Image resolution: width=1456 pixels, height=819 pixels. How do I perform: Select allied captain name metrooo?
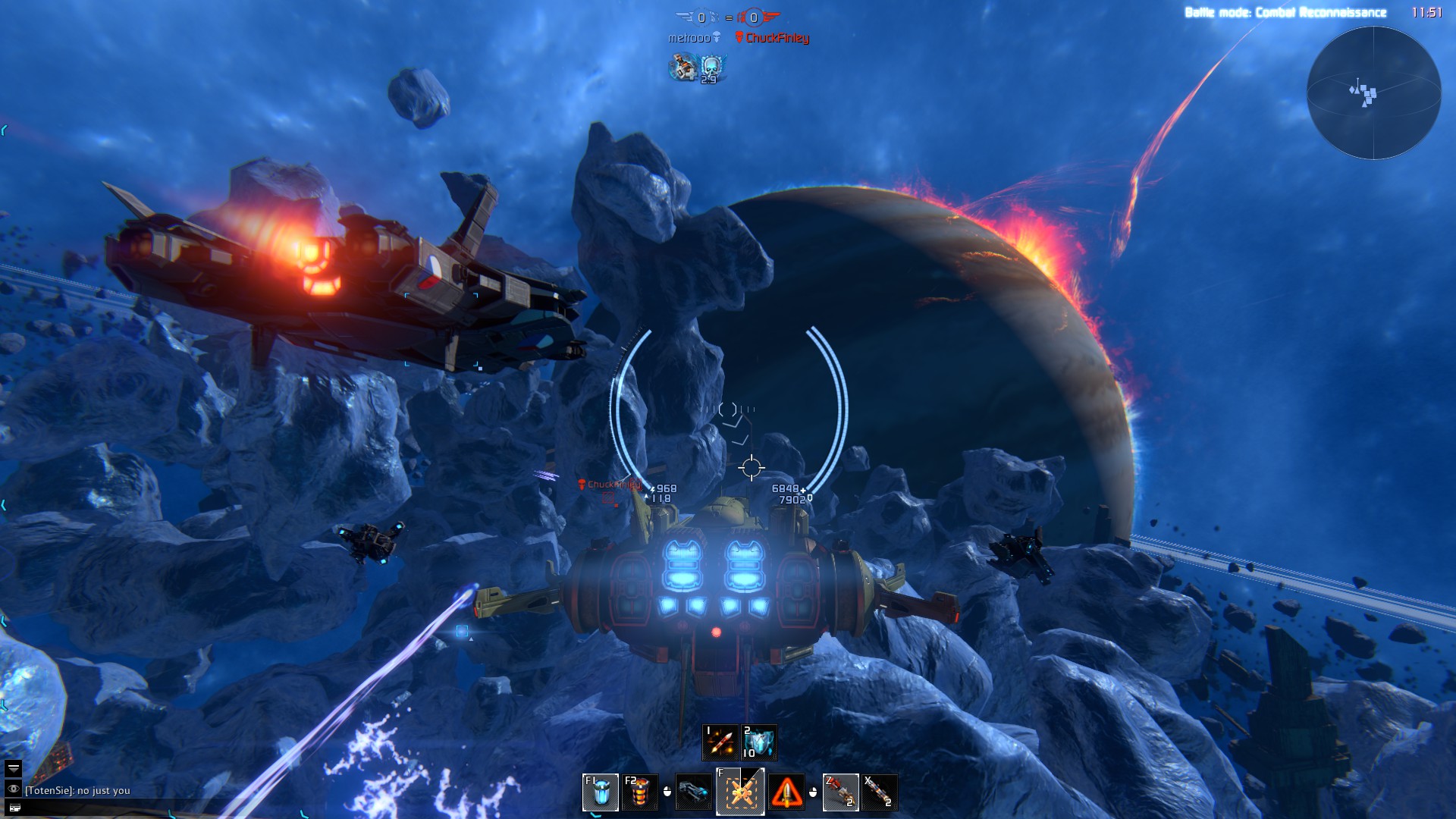pos(689,38)
